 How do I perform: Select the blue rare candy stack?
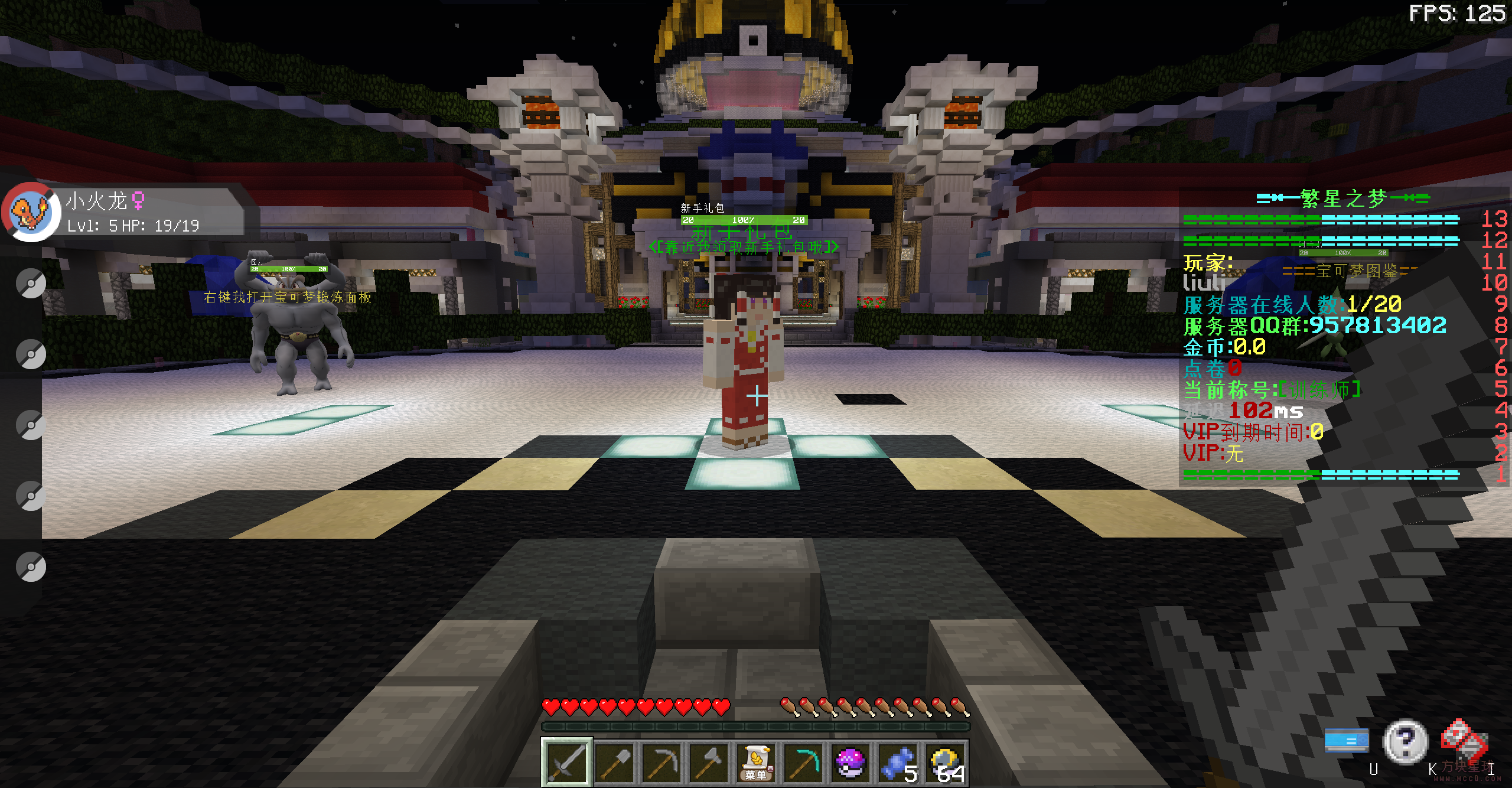tap(898, 763)
